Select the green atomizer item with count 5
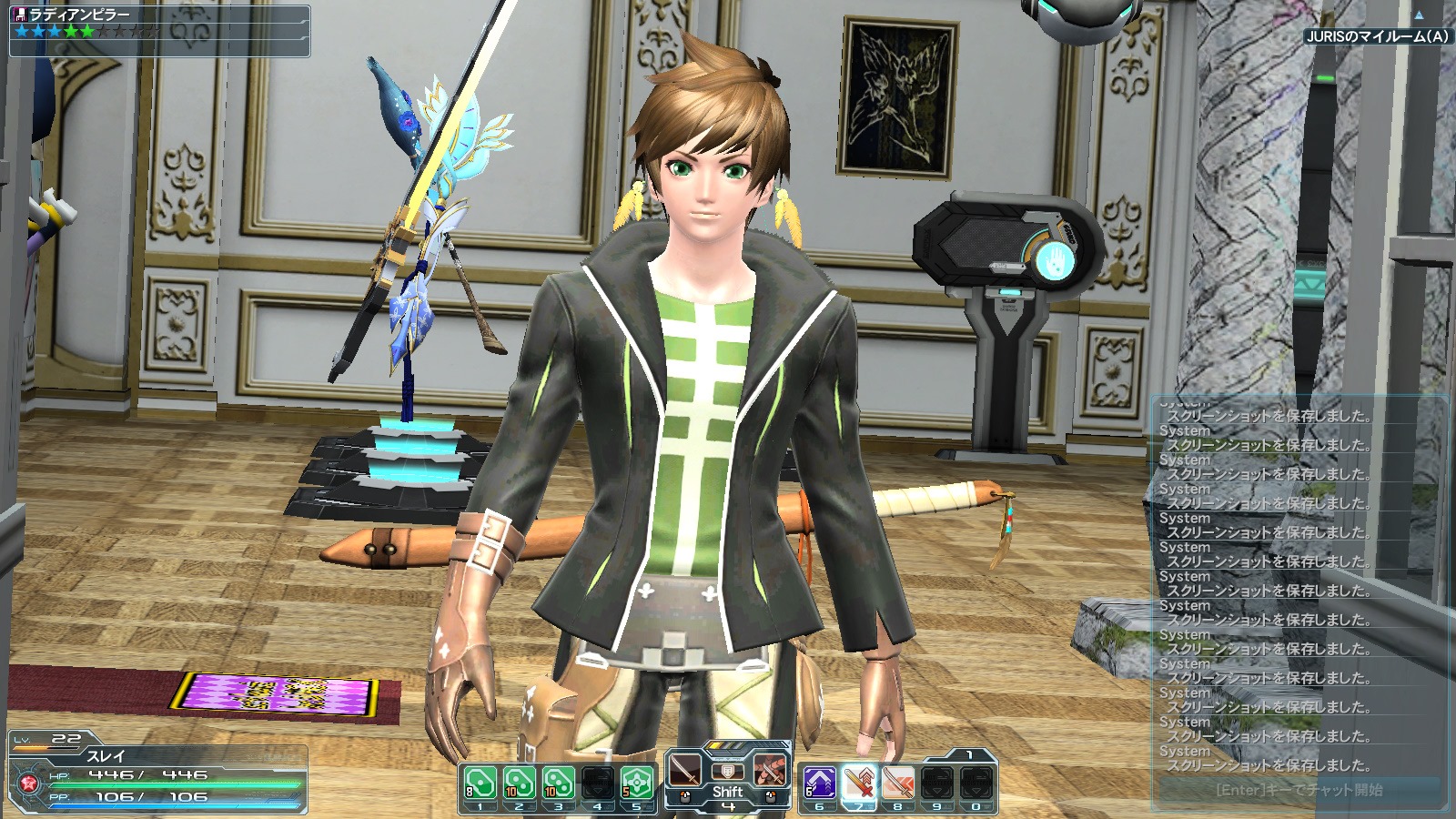The height and width of the screenshot is (819, 1456). (636, 784)
